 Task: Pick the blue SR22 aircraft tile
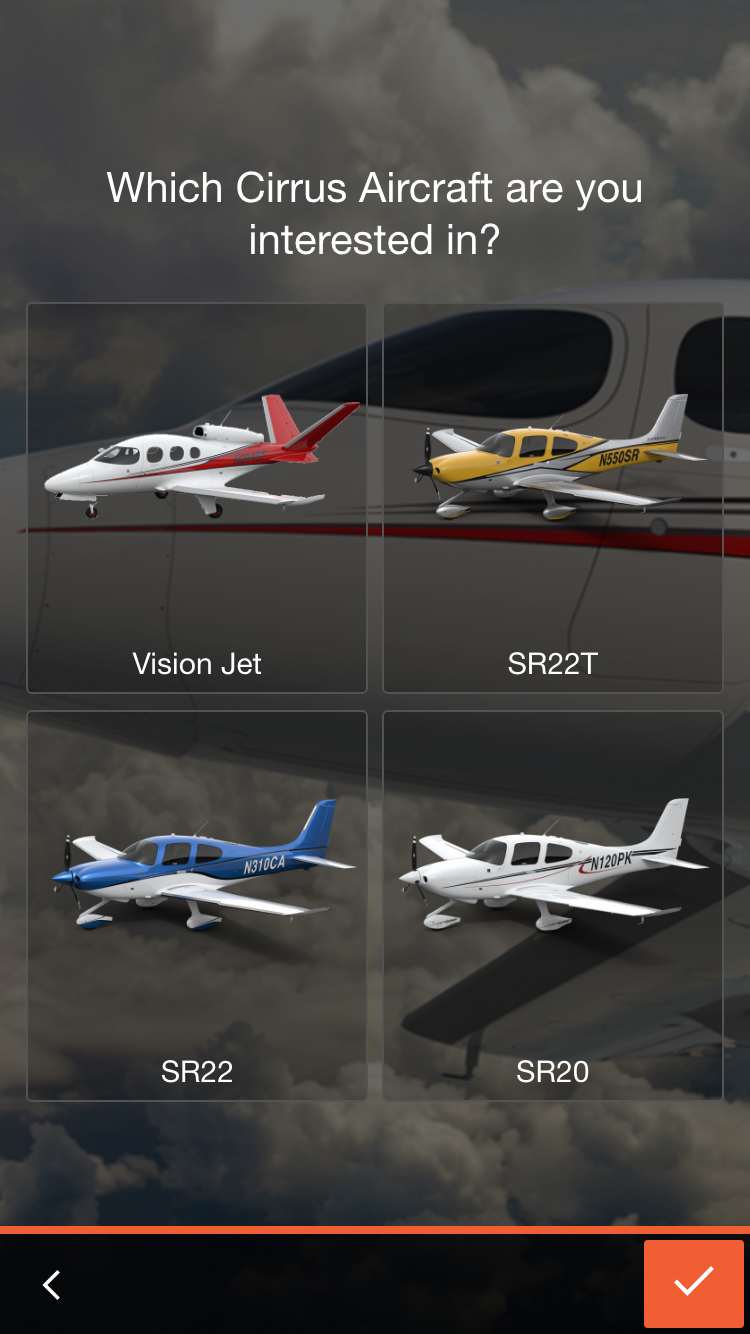(x=197, y=905)
